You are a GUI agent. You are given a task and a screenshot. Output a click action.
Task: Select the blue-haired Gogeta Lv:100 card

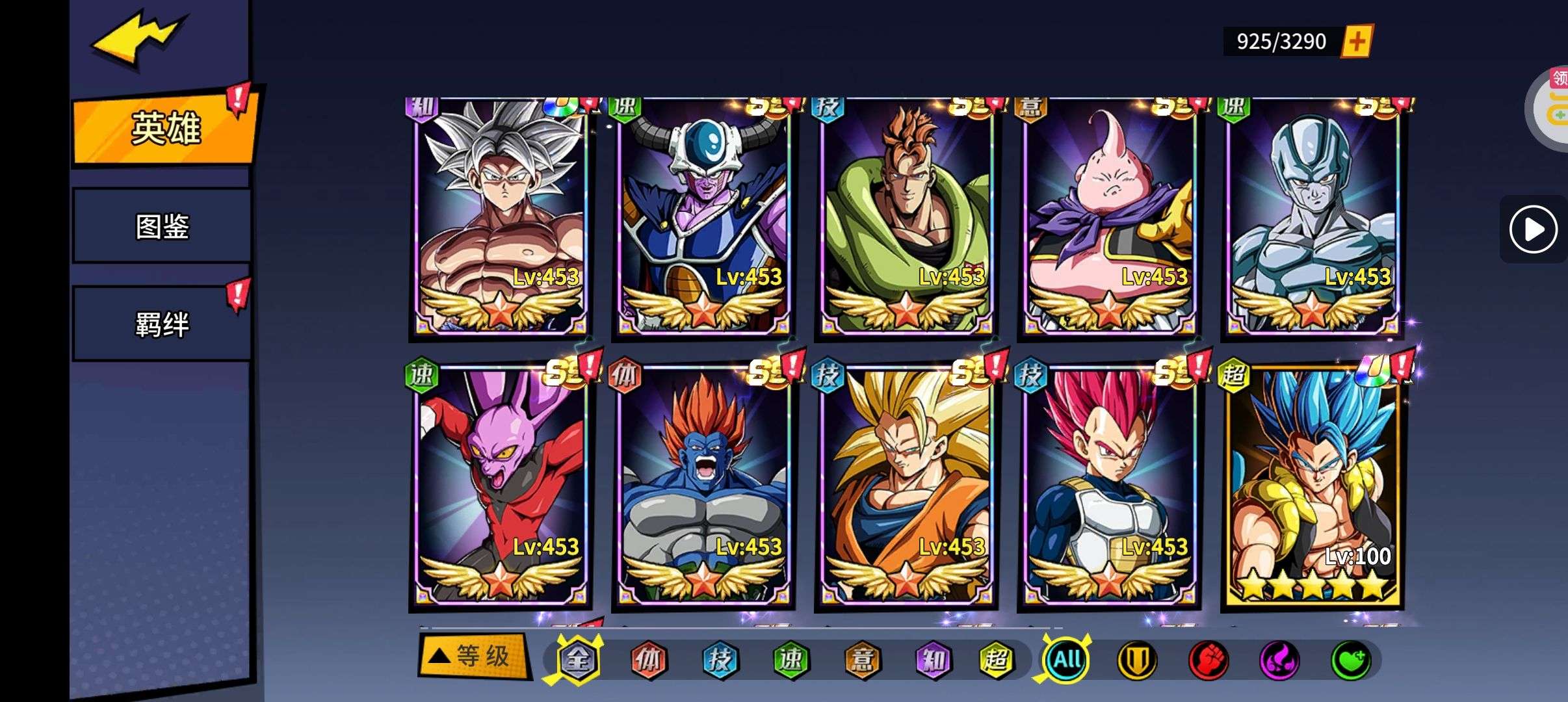(x=1312, y=487)
